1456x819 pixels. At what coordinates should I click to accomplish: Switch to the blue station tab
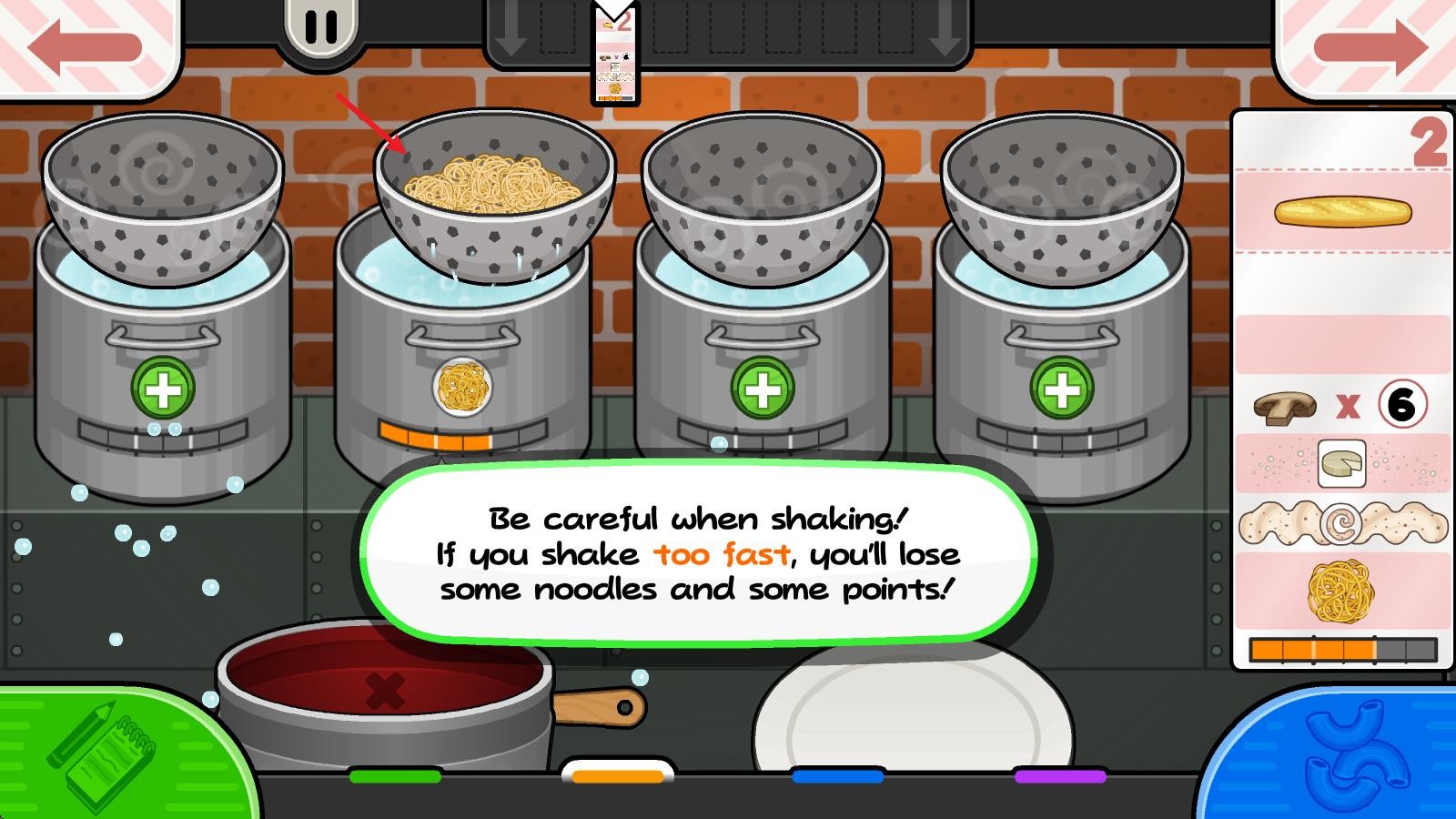(x=838, y=776)
